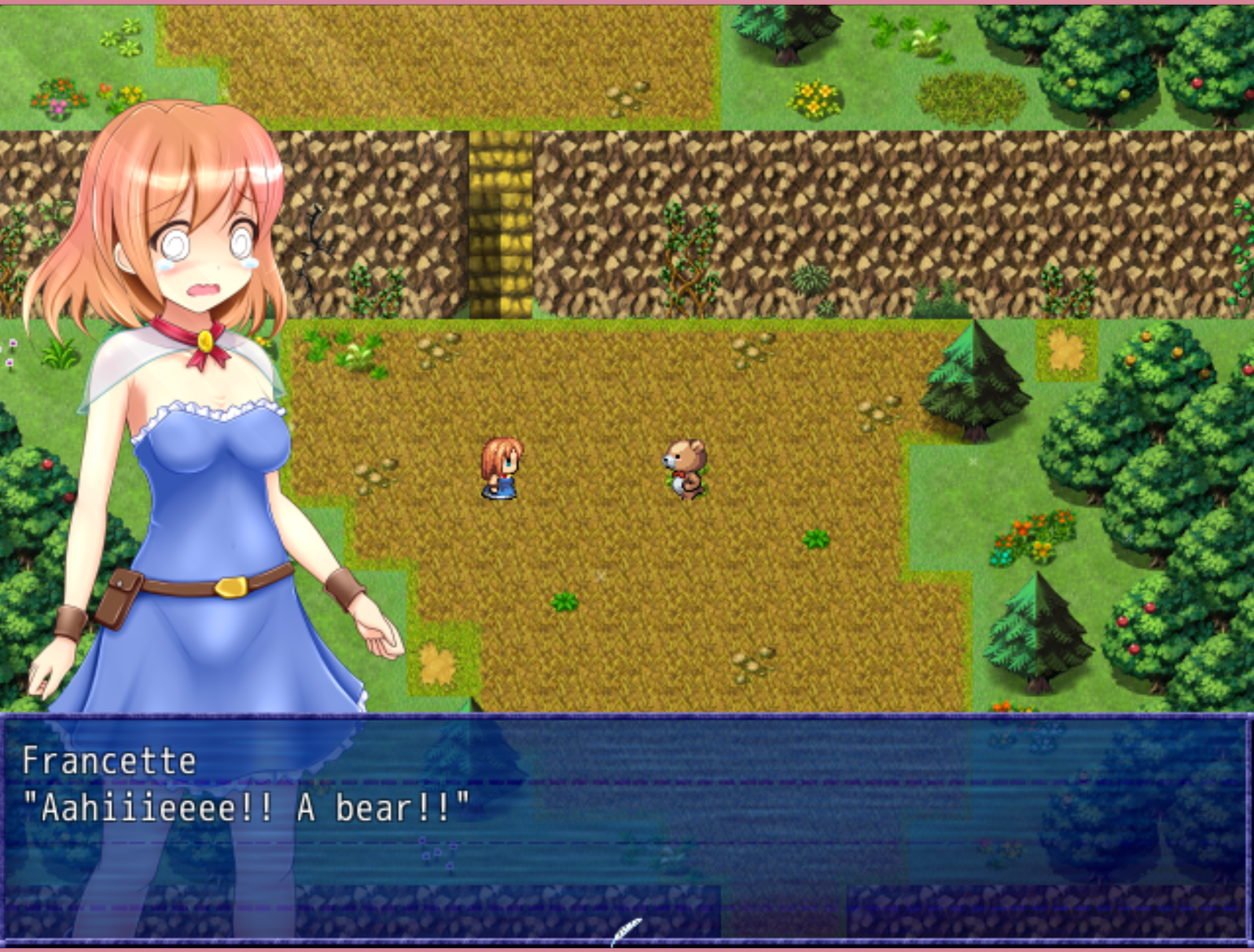1254x952 pixels.
Task: Advance Francette's dialogue message box
Action: click(x=627, y=825)
